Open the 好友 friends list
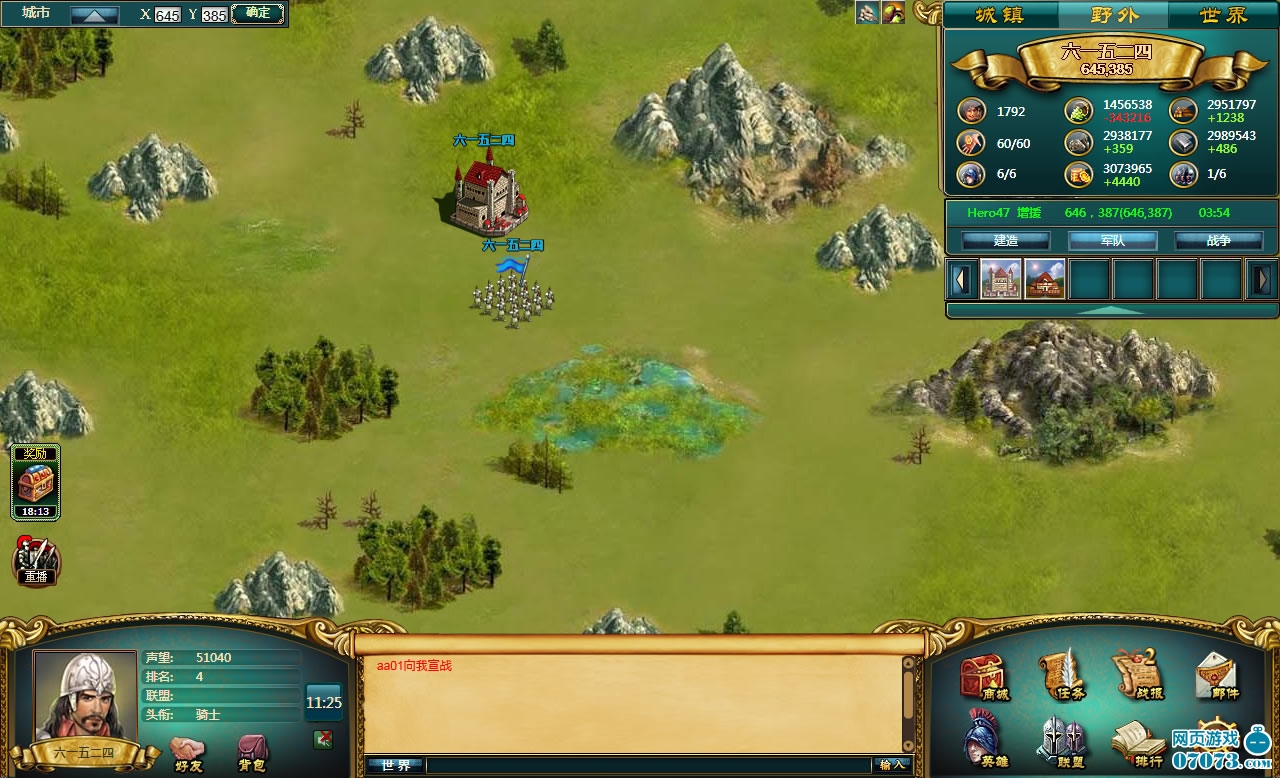1280x778 pixels. pos(187,752)
